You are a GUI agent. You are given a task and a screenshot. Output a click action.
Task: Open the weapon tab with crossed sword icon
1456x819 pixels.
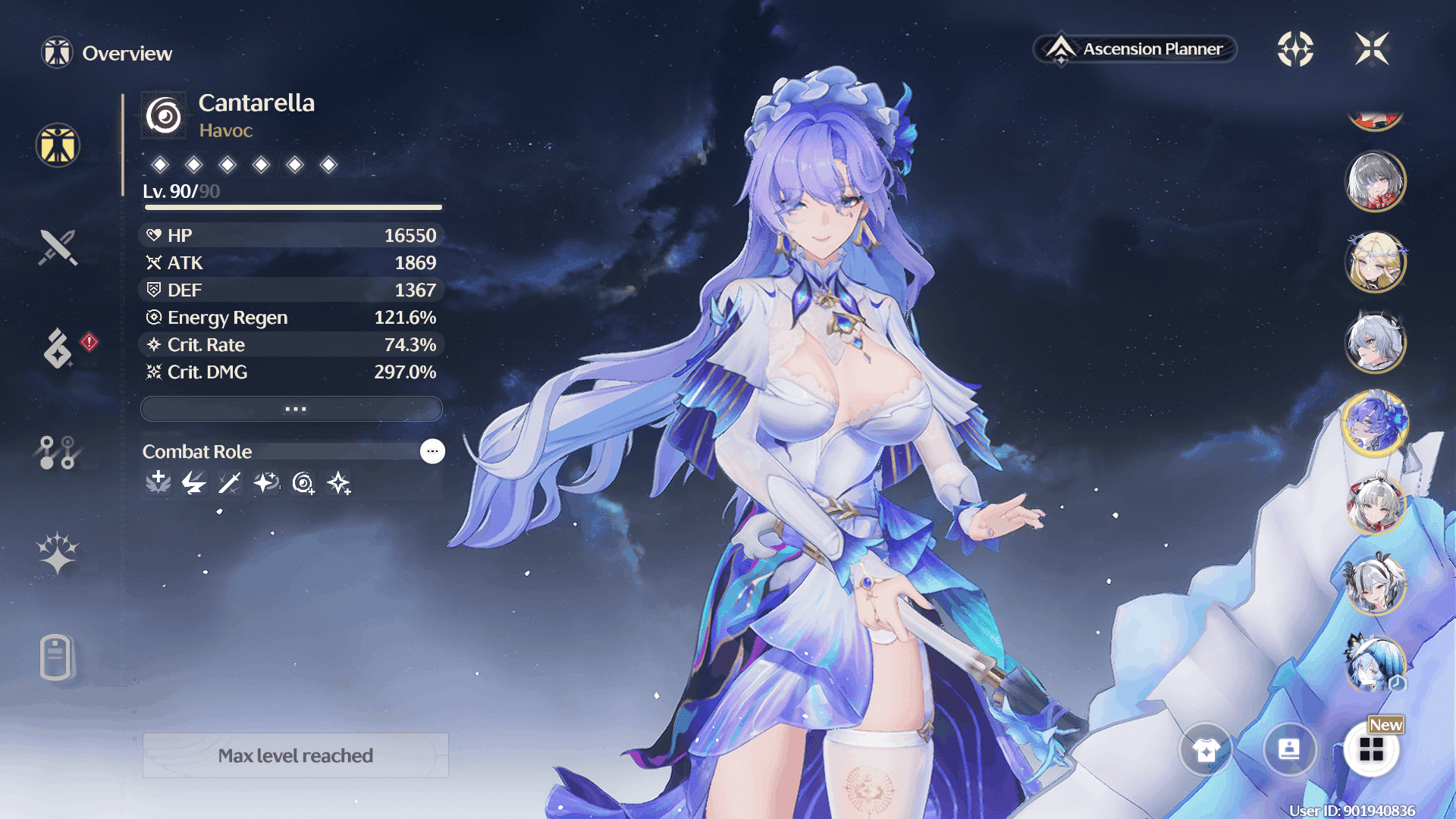(58, 247)
